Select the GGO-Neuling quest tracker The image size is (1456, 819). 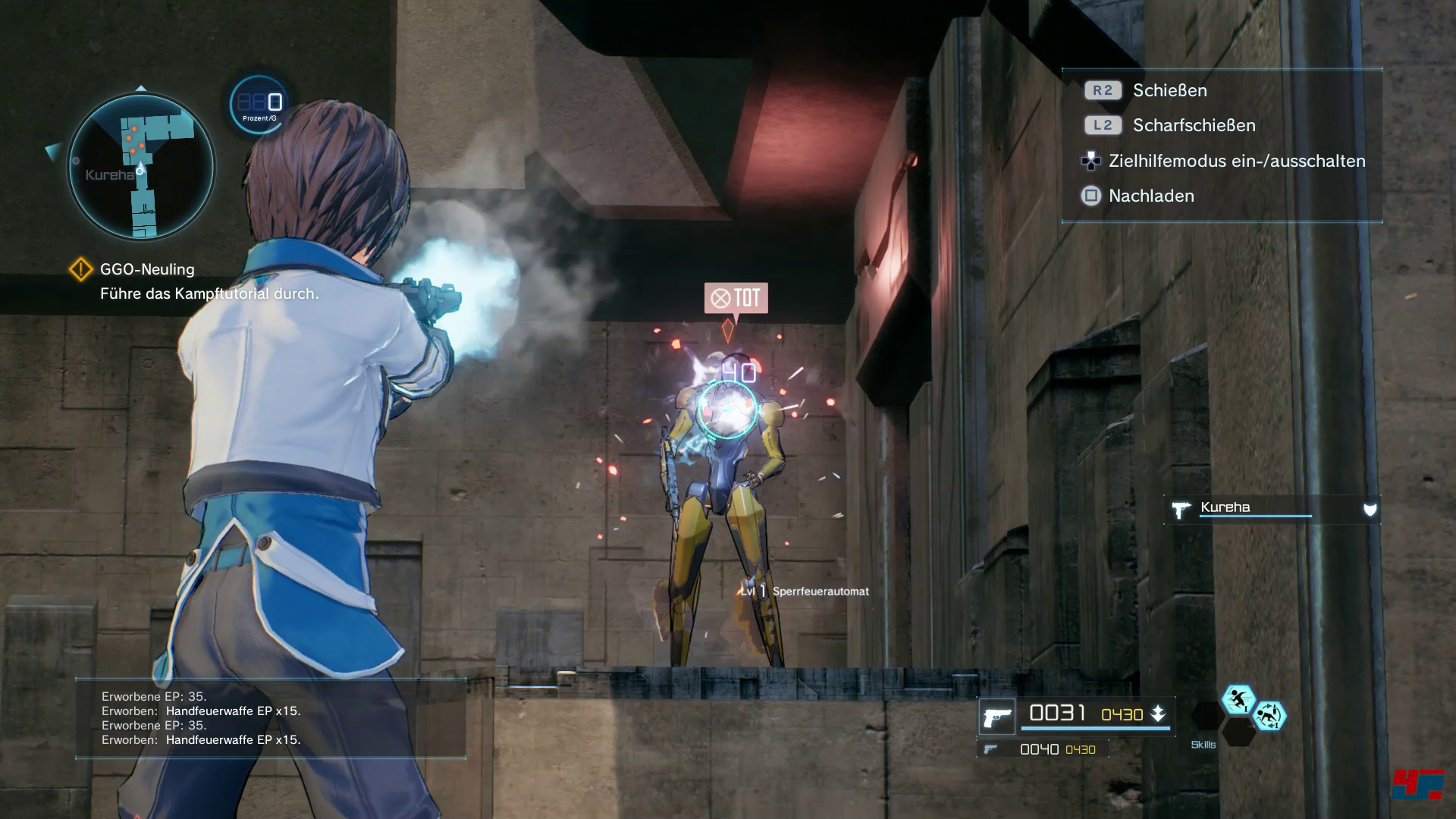(x=147, y=269)
